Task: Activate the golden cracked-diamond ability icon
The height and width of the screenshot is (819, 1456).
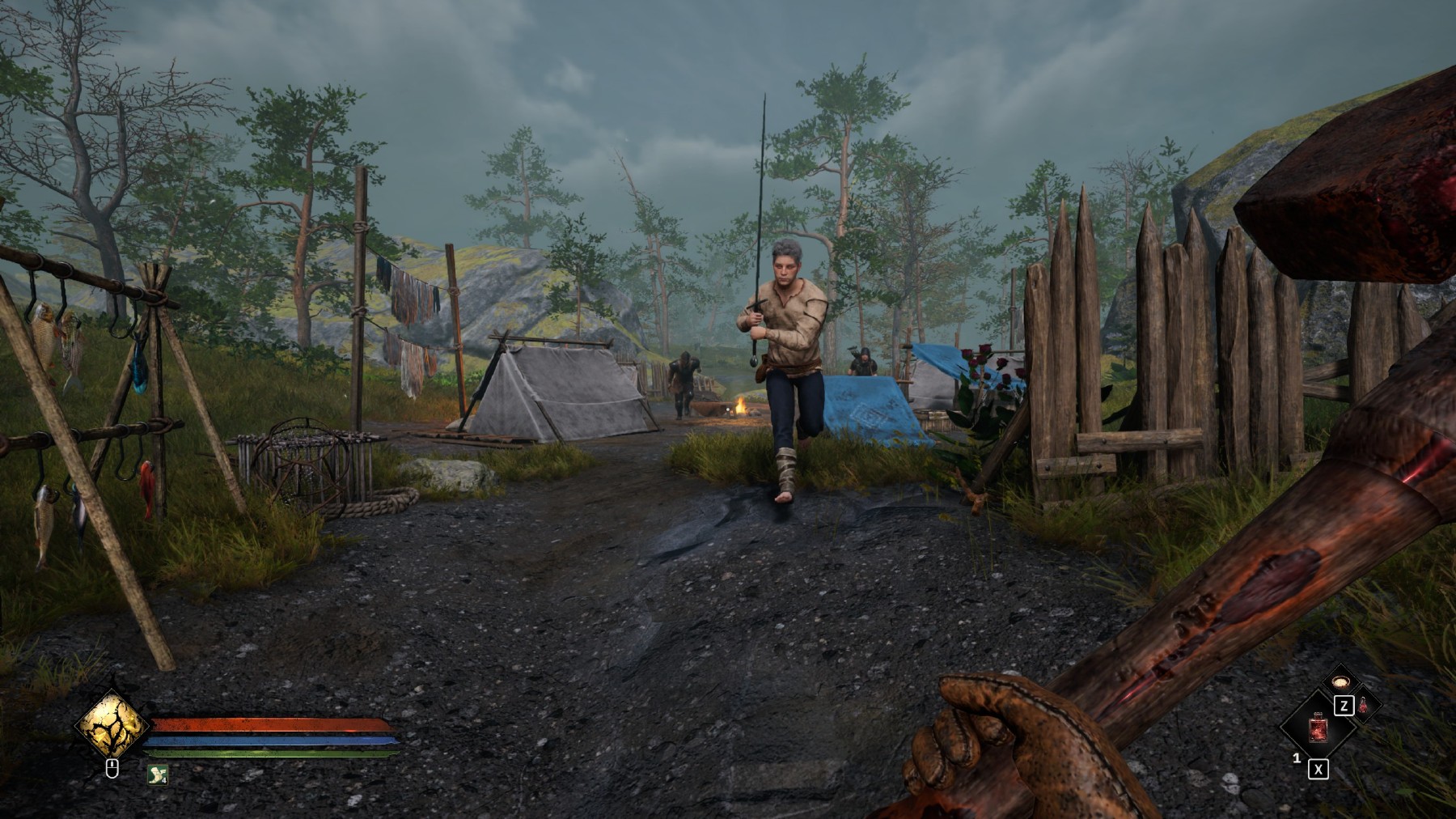Action: 112,724
